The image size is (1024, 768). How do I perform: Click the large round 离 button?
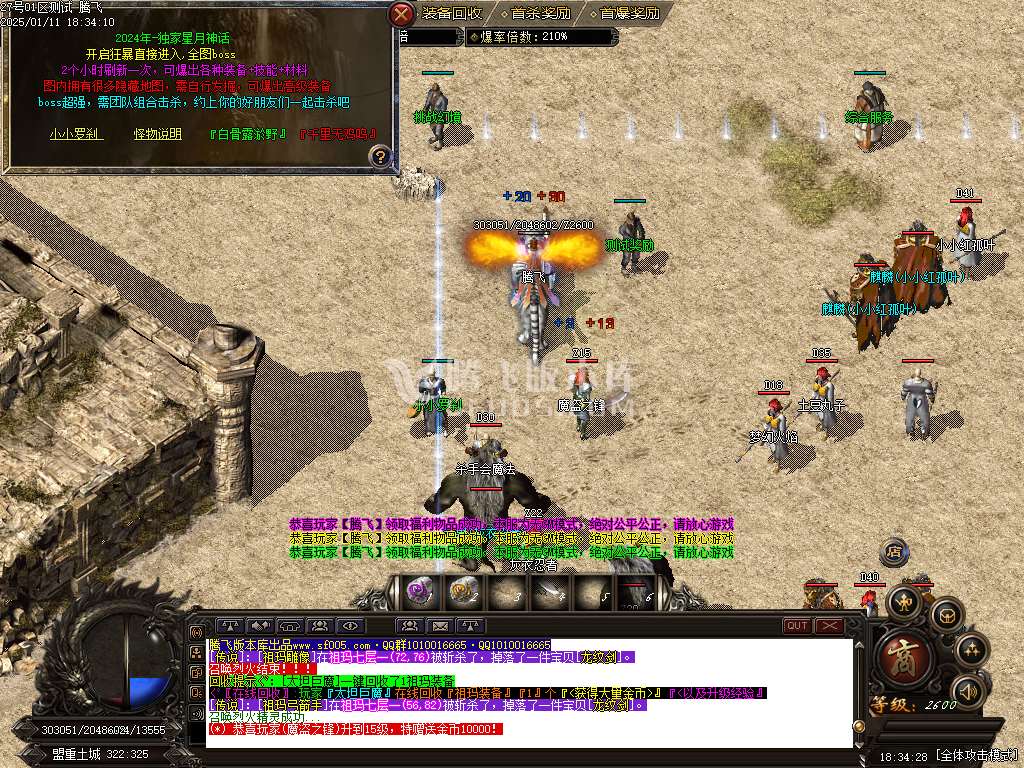click(x=906, y=656)
